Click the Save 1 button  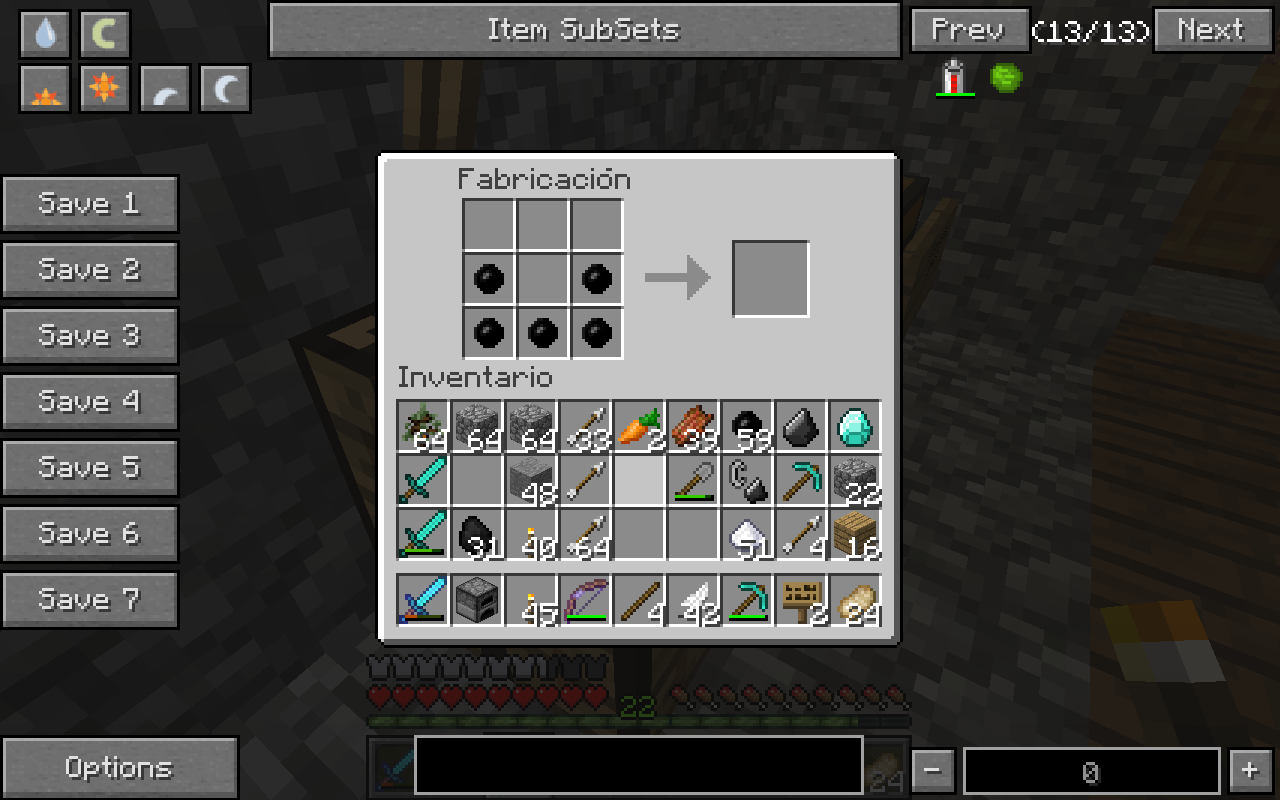point(90,204)
